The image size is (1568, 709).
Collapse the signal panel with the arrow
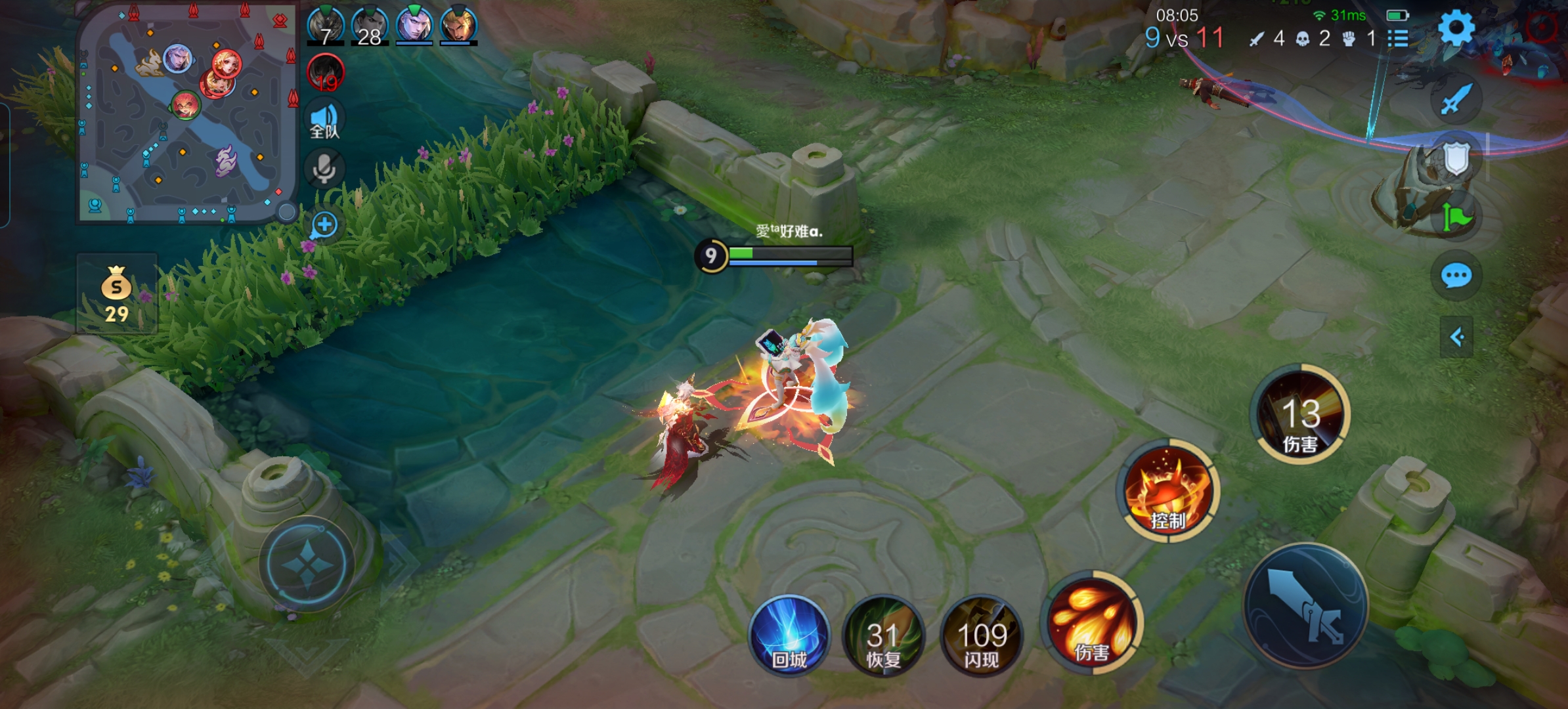point(1456,337)
